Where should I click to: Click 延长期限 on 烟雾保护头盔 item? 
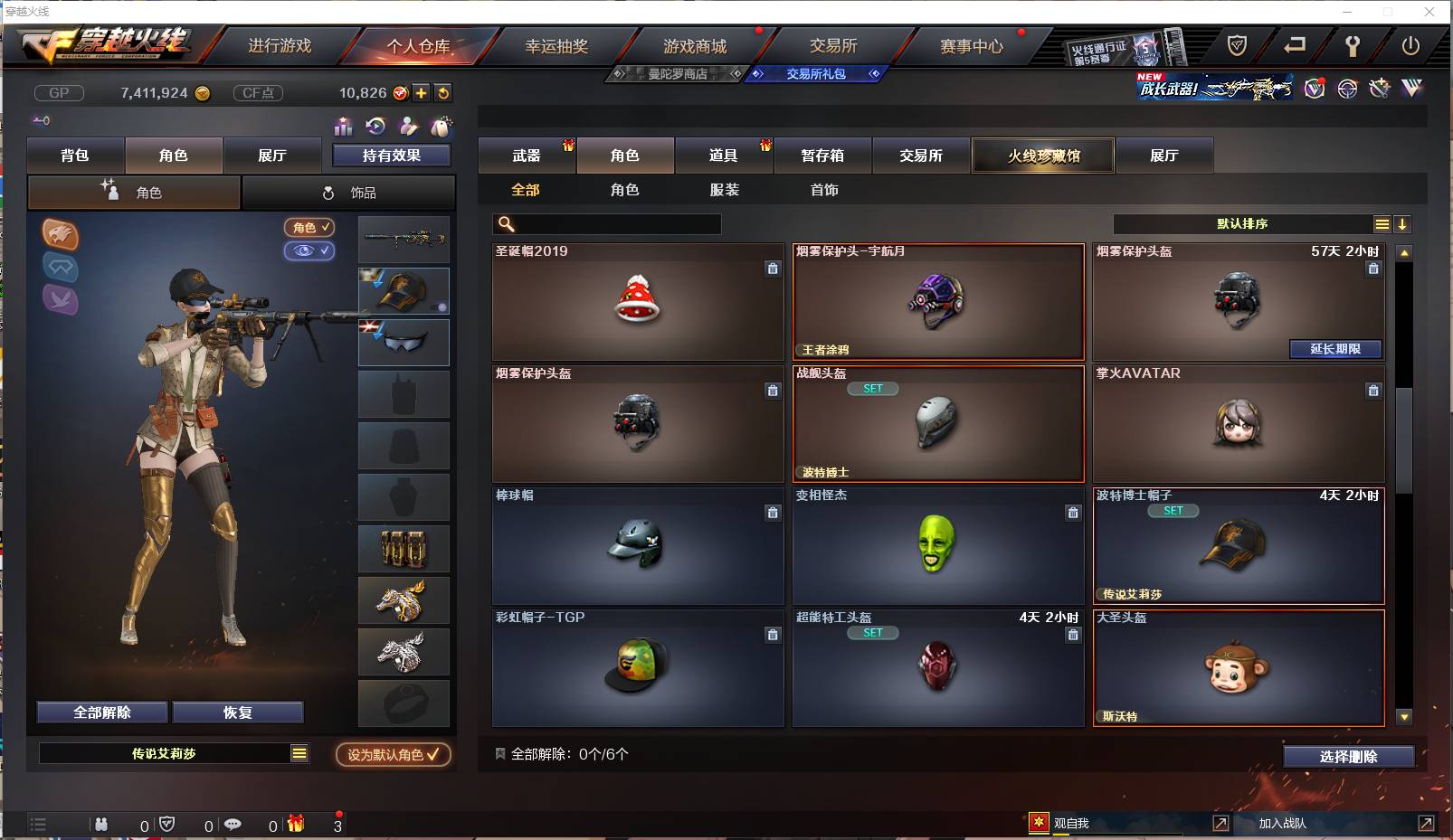pyautogui.click(x=1334, y=349)
